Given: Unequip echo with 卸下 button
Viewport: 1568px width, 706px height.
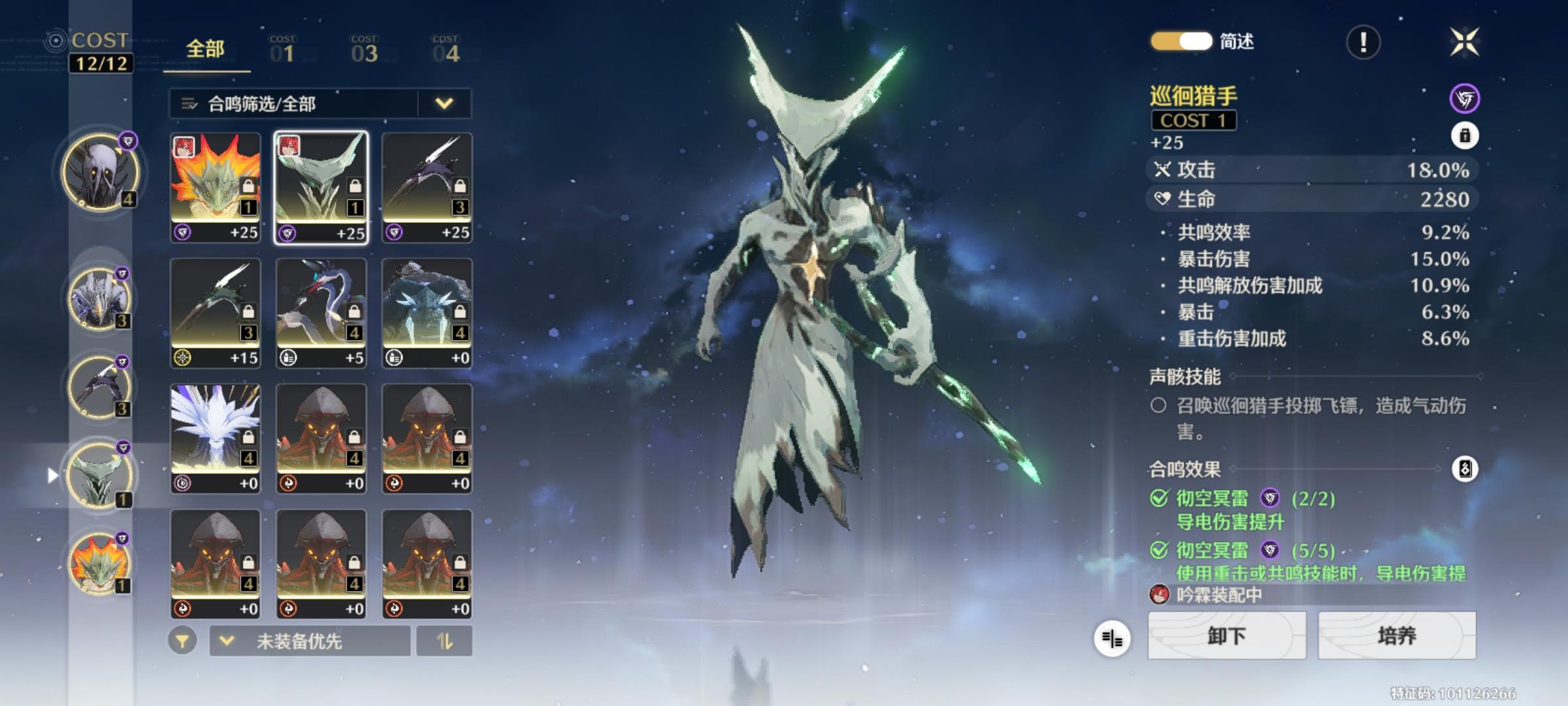Looking at the screenshot, I should point(1226,635).
